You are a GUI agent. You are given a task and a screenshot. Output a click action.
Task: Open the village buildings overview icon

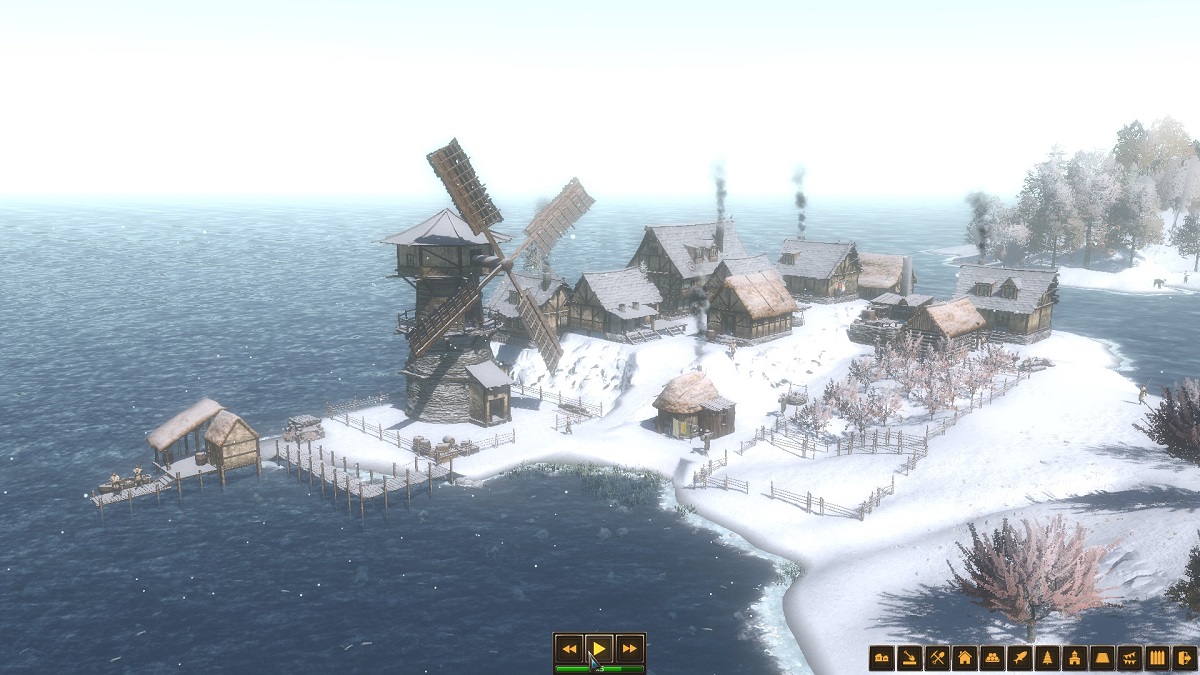(x=881, y=658)
